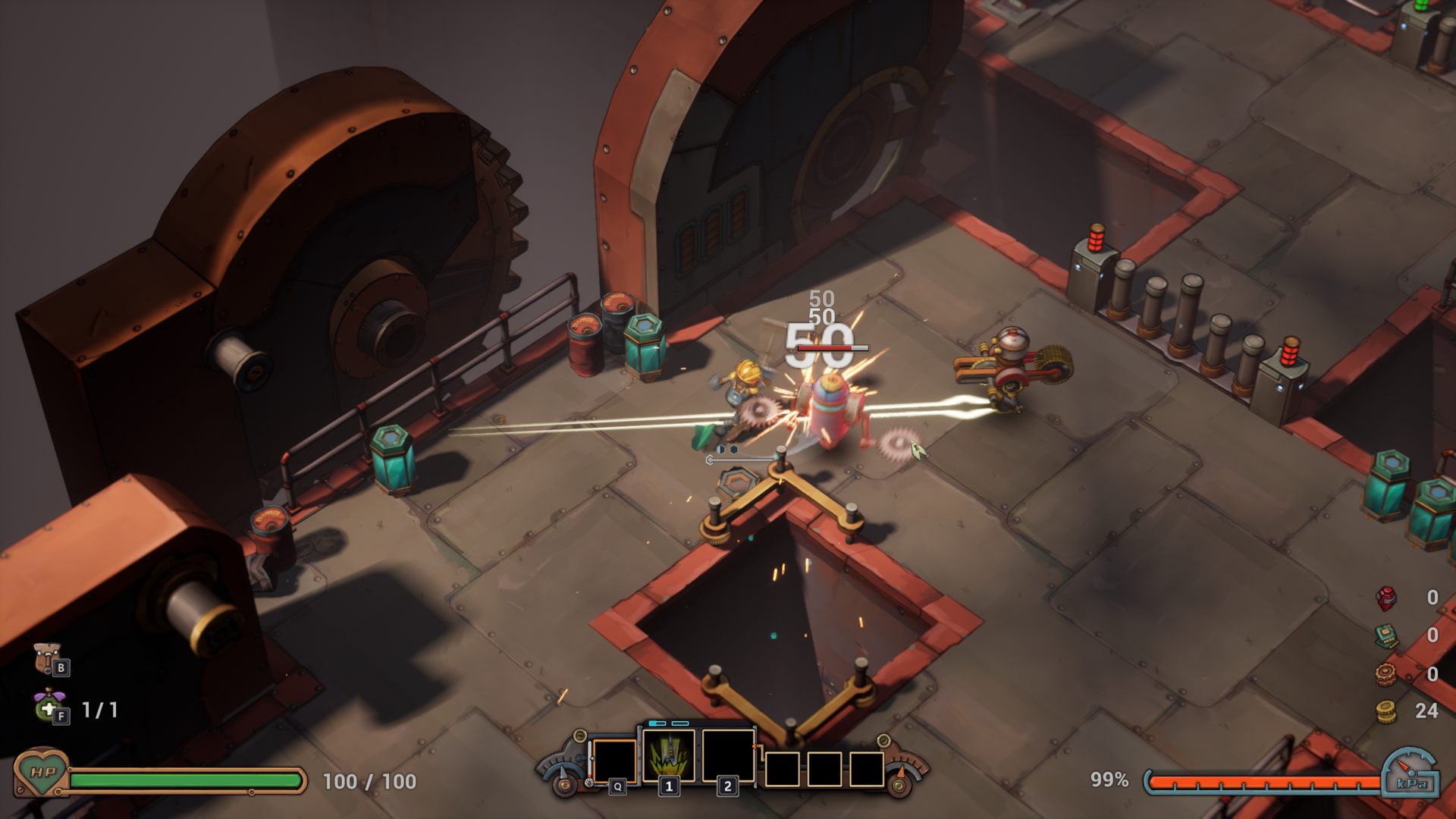Click the orange arrow connector beside slot 2
Screen dimensions: 1456x819
coord(755,747)
